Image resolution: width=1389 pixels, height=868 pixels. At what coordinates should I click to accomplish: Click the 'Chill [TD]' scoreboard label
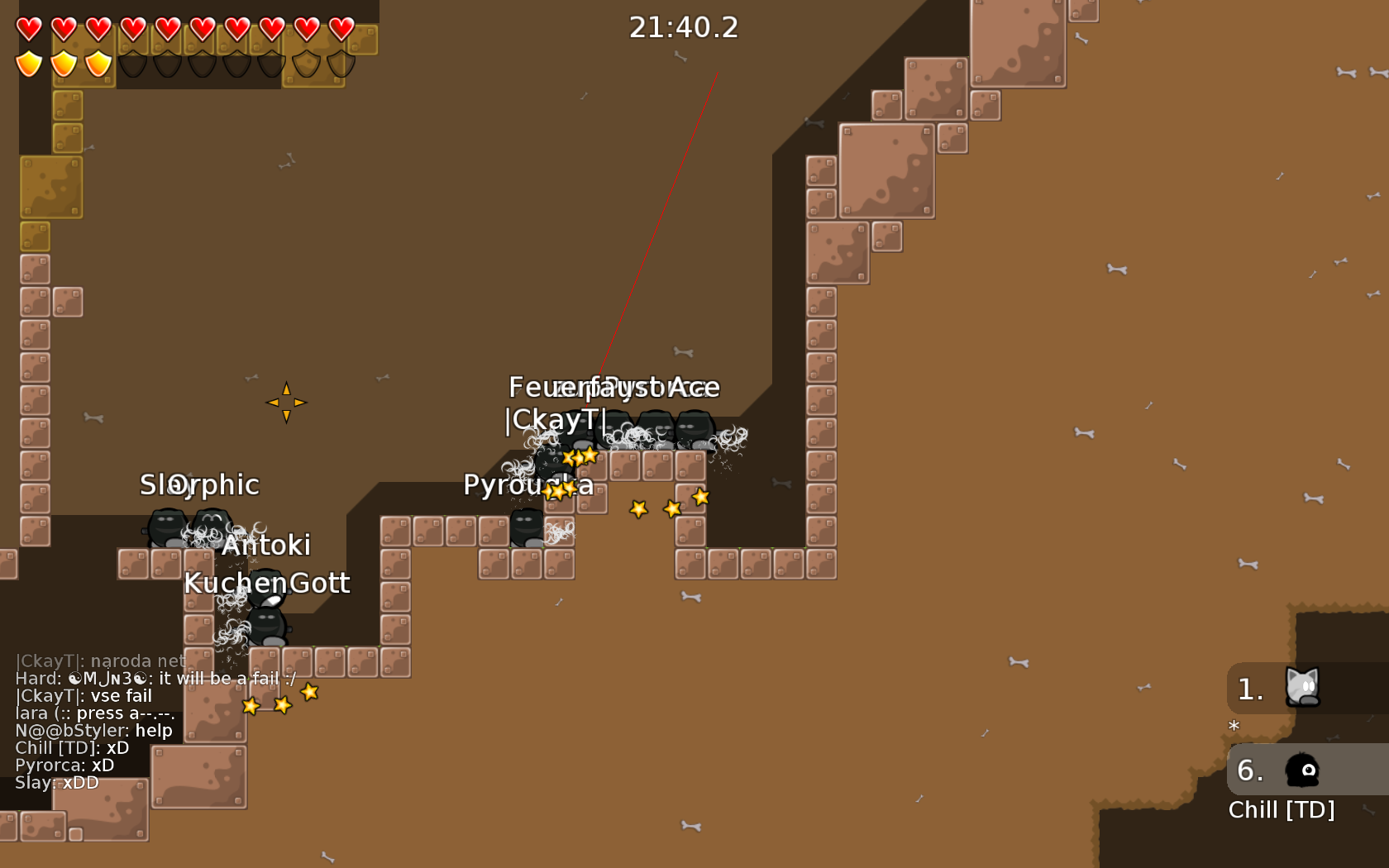click(1282, 810)
